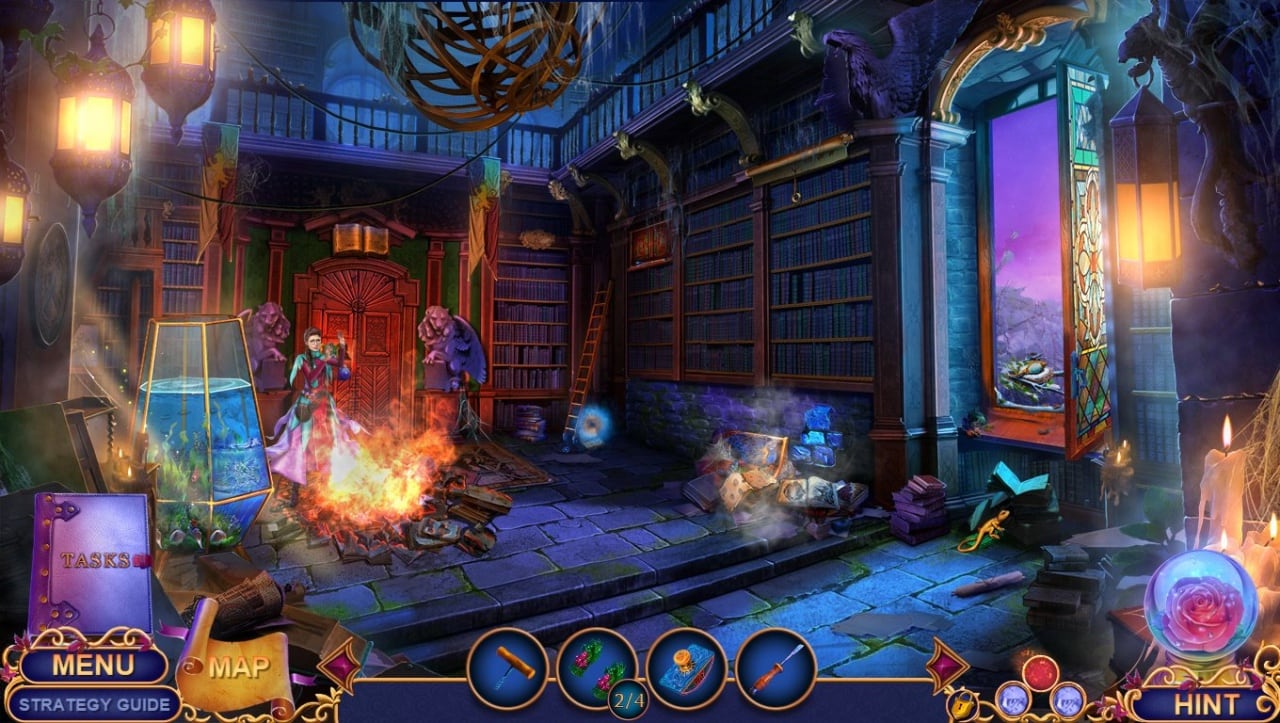
Task: Toggle the inventory padlock
Action: pyautogui.click(x=962, y=704)
